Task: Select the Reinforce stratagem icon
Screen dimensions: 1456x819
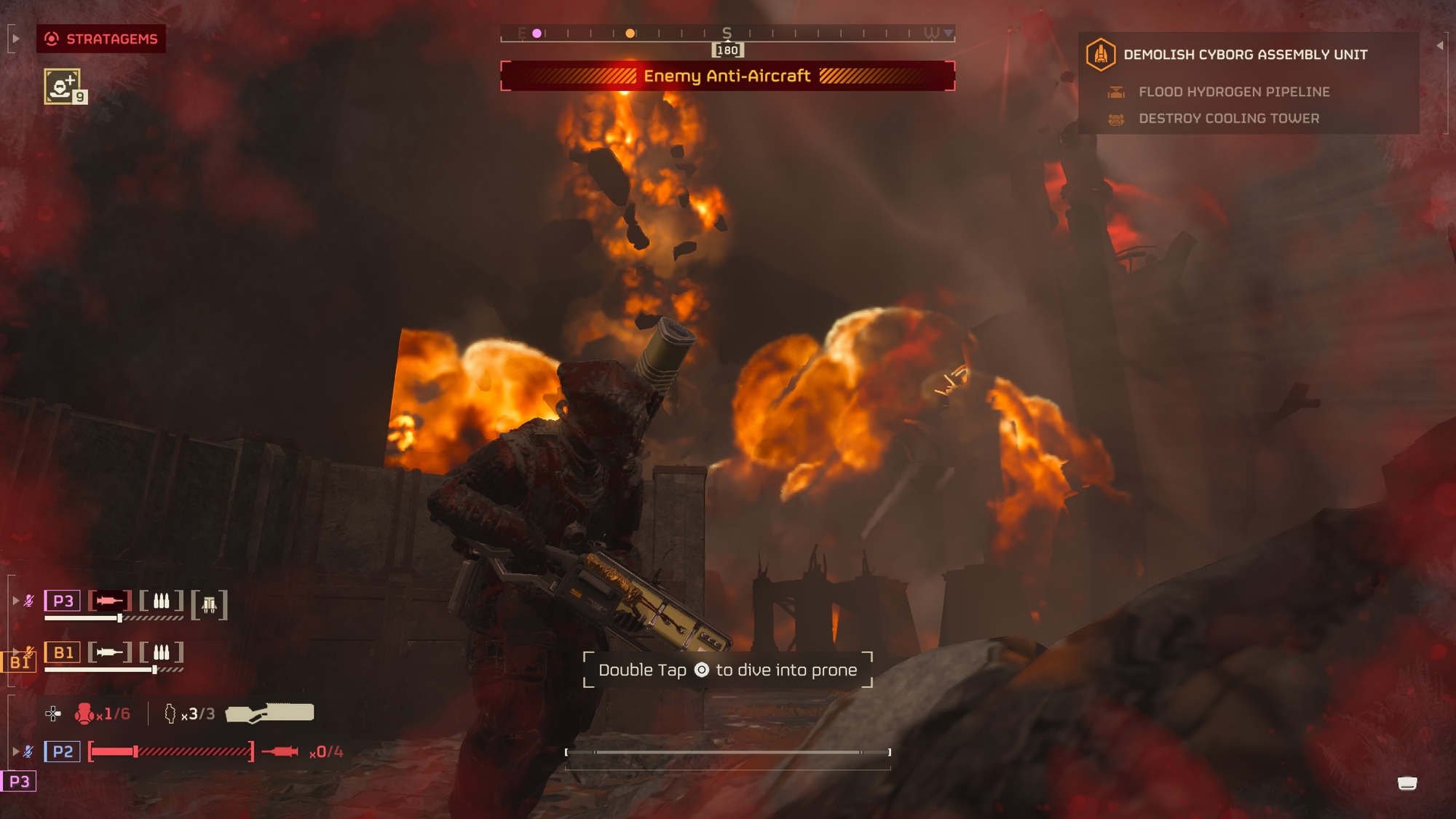Action: click(63, 87)
